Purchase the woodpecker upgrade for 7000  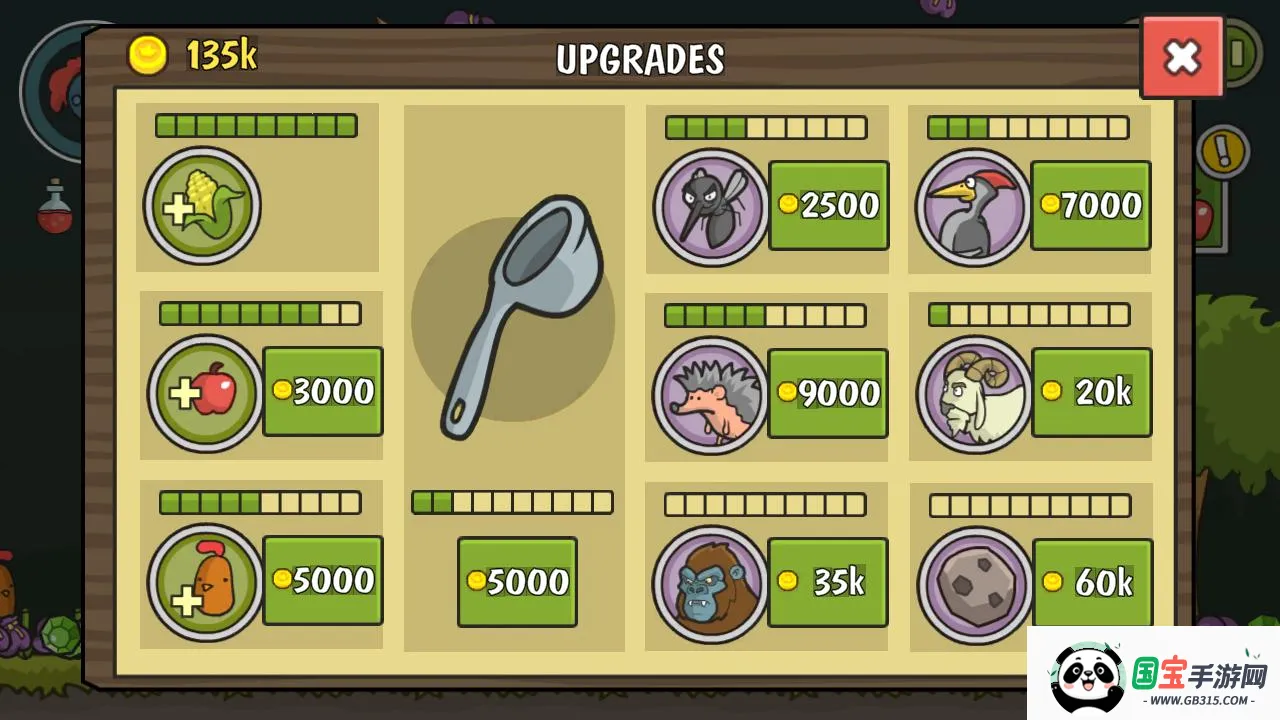pyautogui.click(x=1090, y=205)
